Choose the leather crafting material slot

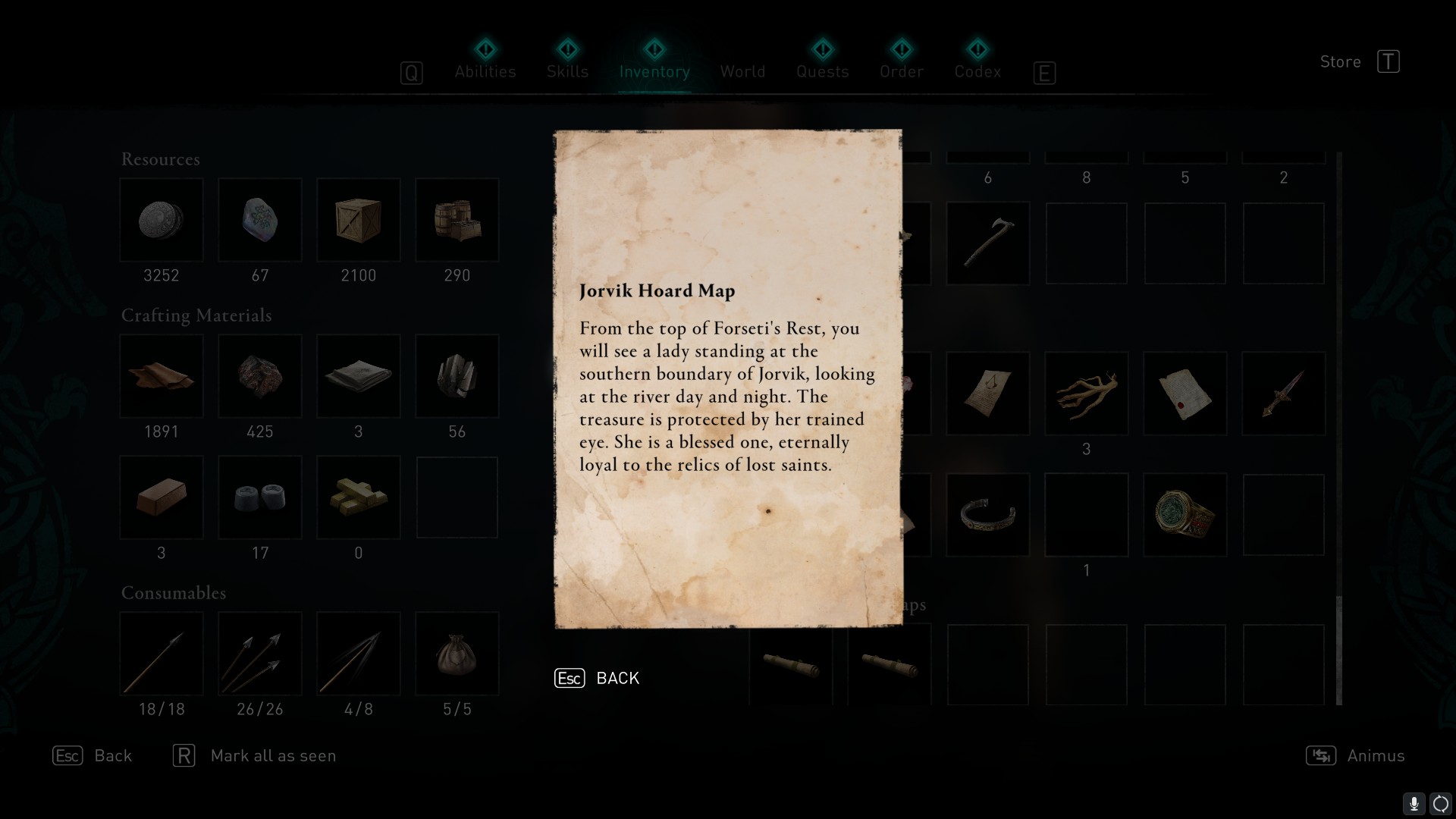click(162, 376)
